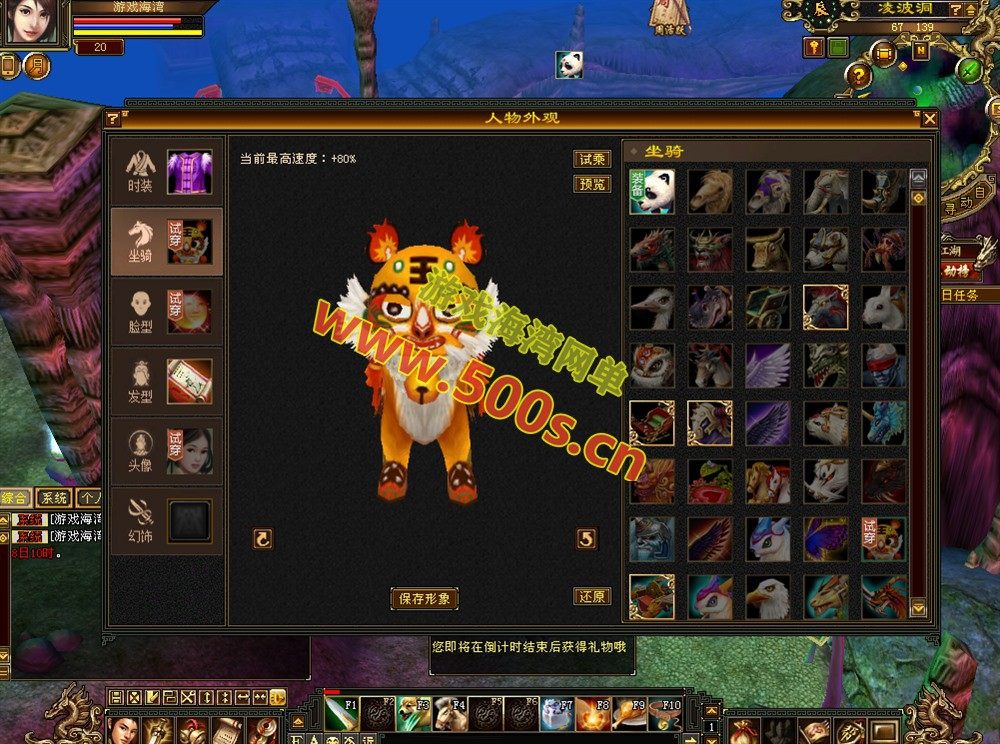Viewport: 1000px width, 744px height.
Task: Select the tiger mount marked 试穿
Action: point(884,539)
